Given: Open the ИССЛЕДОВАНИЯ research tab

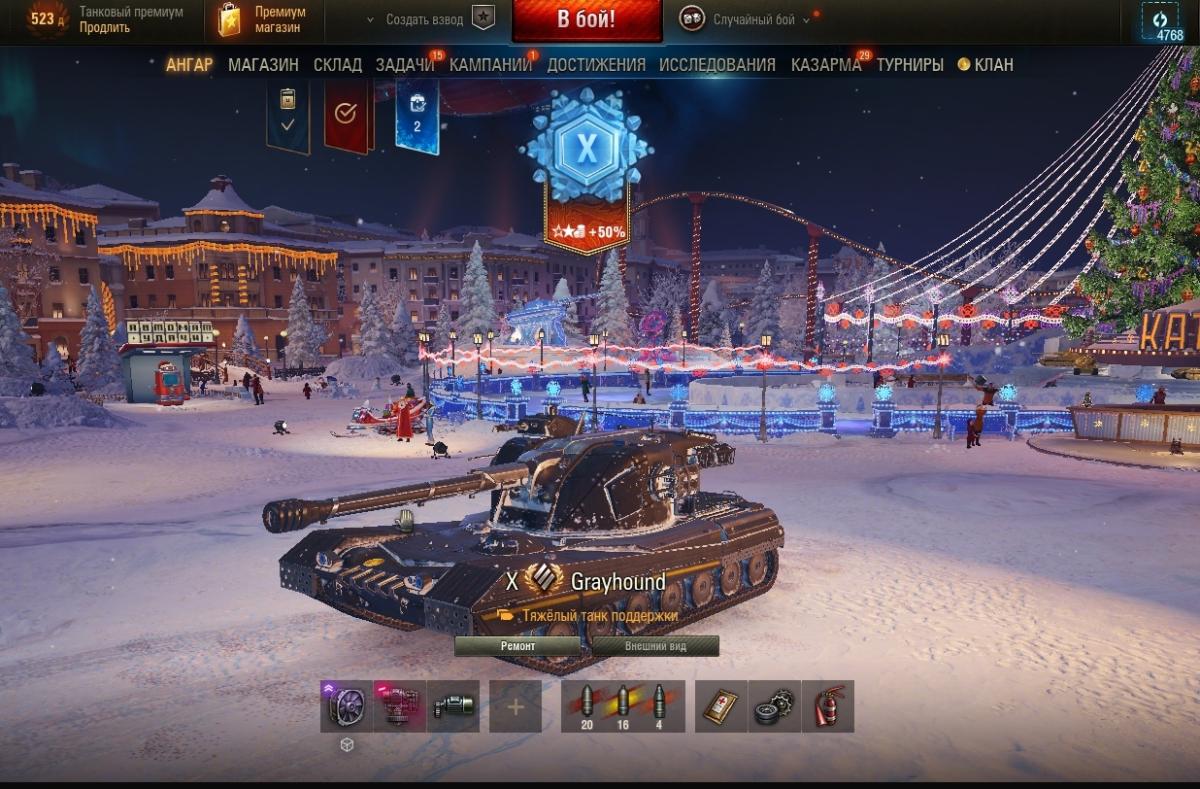Looking at the screenshot, I should [717, 65].
